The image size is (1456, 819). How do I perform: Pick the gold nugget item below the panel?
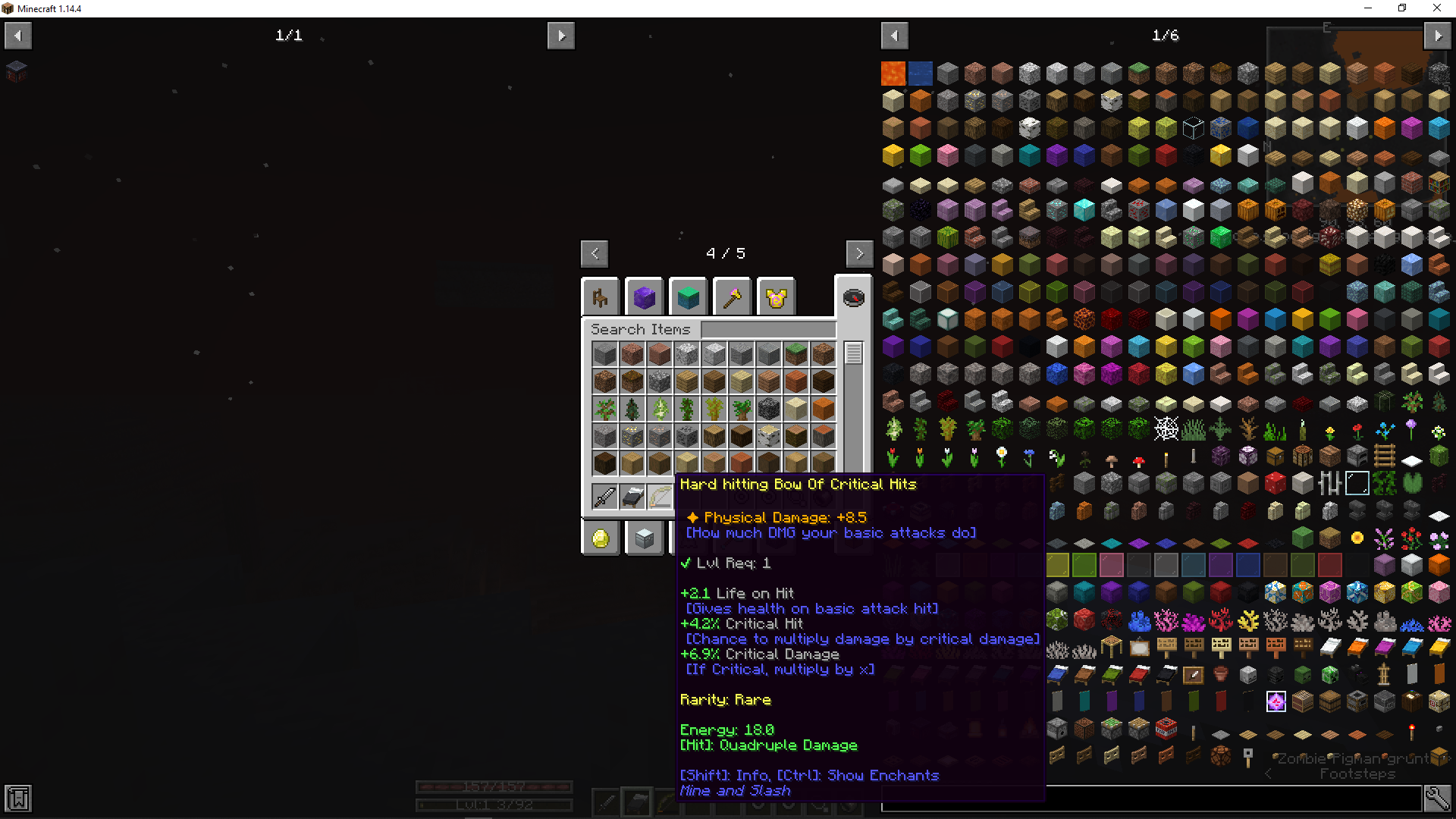601,538
